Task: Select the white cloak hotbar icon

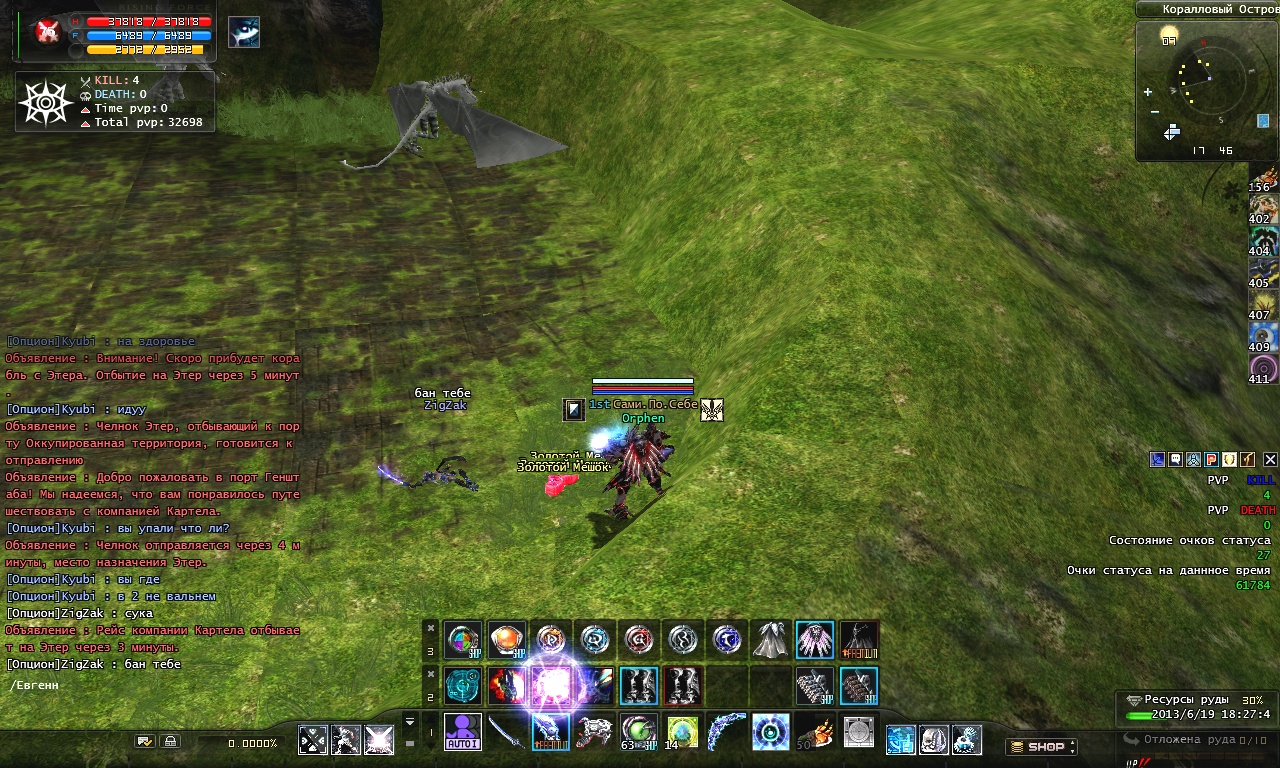Action: click(x=770, y=640)
